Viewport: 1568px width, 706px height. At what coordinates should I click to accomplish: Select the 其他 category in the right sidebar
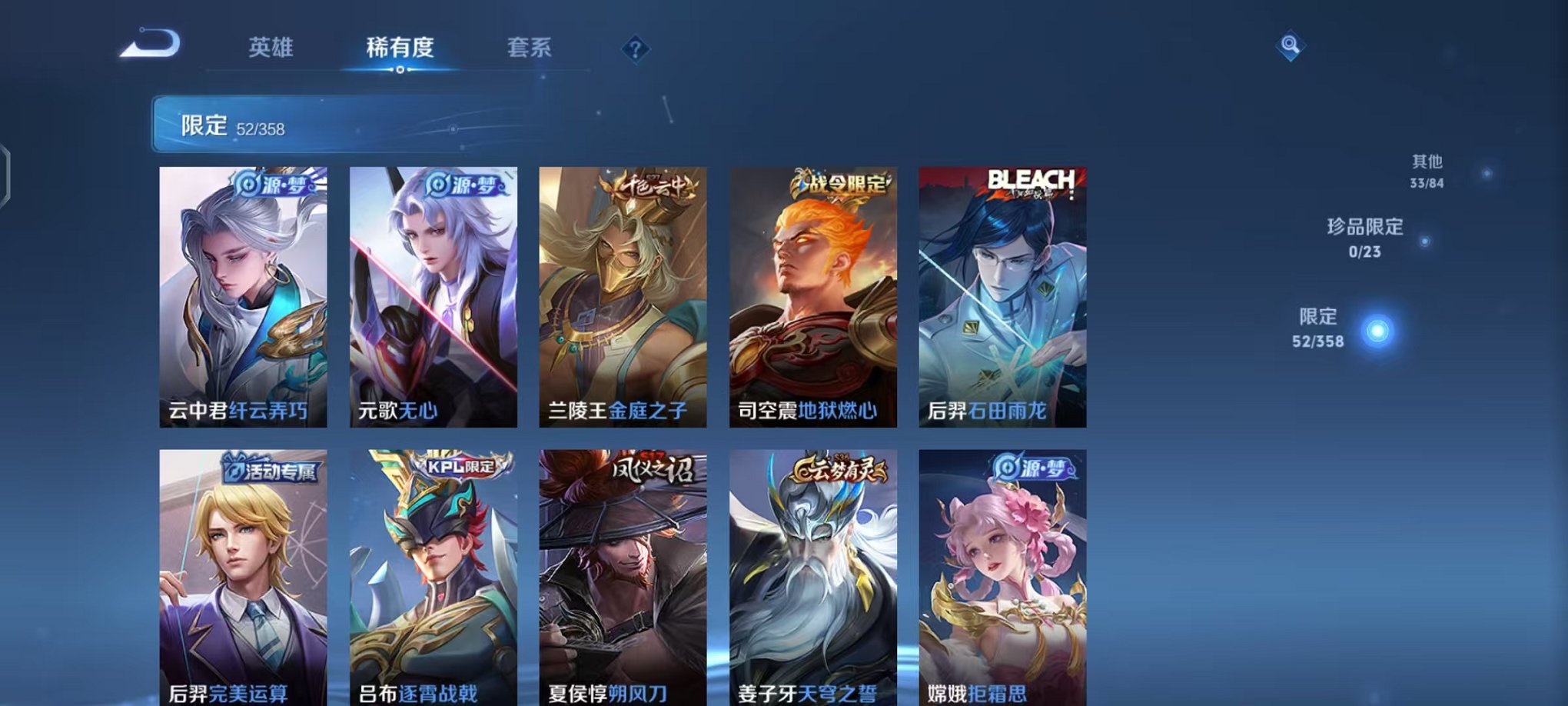point(1426,171)
